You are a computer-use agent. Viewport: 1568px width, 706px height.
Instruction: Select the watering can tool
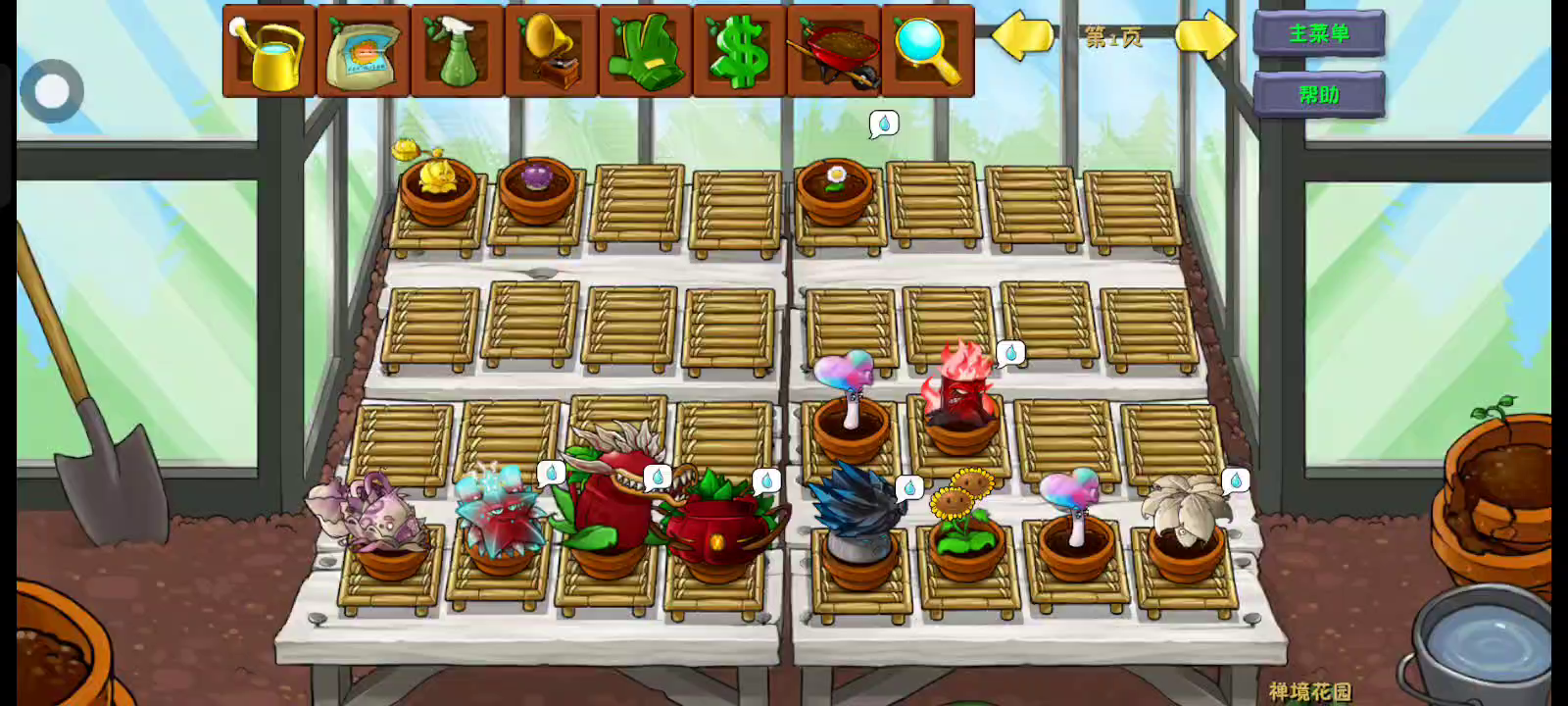(269, 51)
